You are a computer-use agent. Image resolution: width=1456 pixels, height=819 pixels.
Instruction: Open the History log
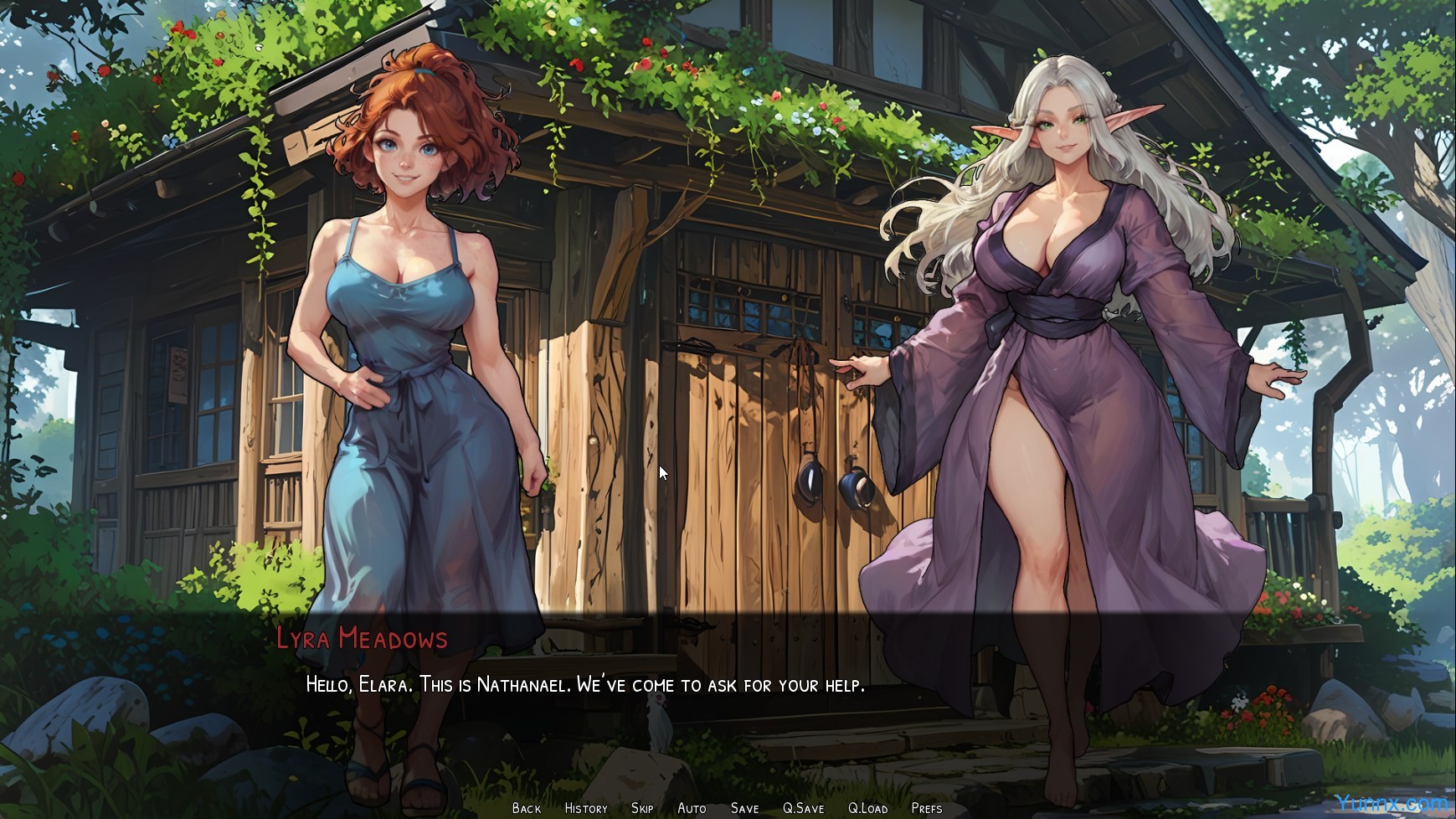586,808
